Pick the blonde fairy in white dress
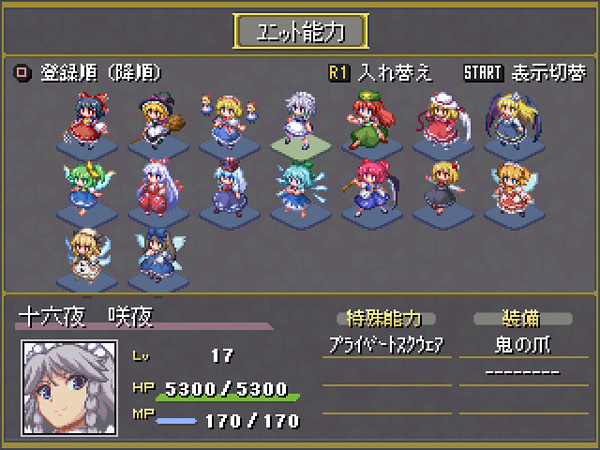 click(83, 256)
